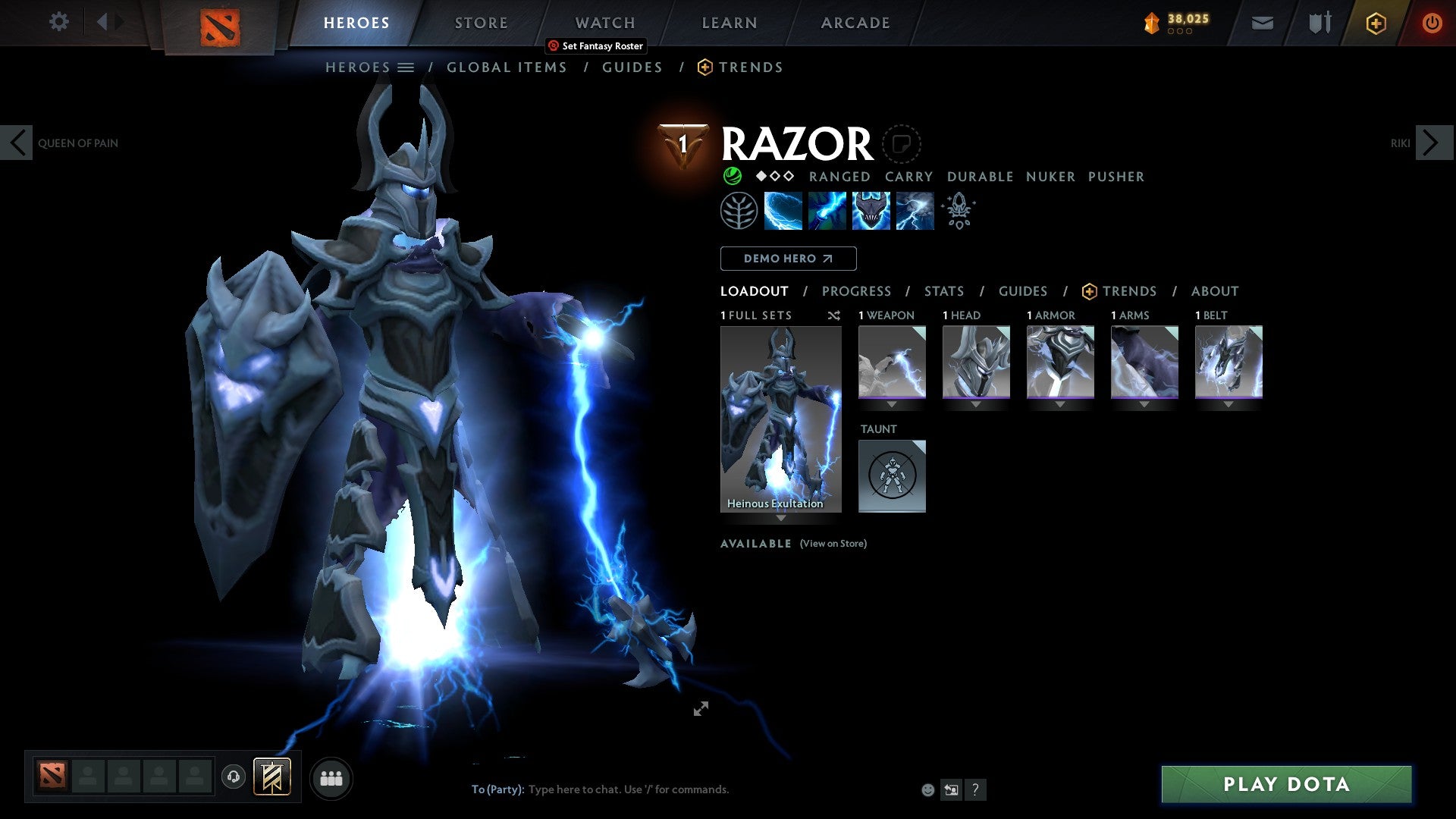The image size is (1456, 819).
Task: Switch to the Arcade tab
Action: [855, 22]
